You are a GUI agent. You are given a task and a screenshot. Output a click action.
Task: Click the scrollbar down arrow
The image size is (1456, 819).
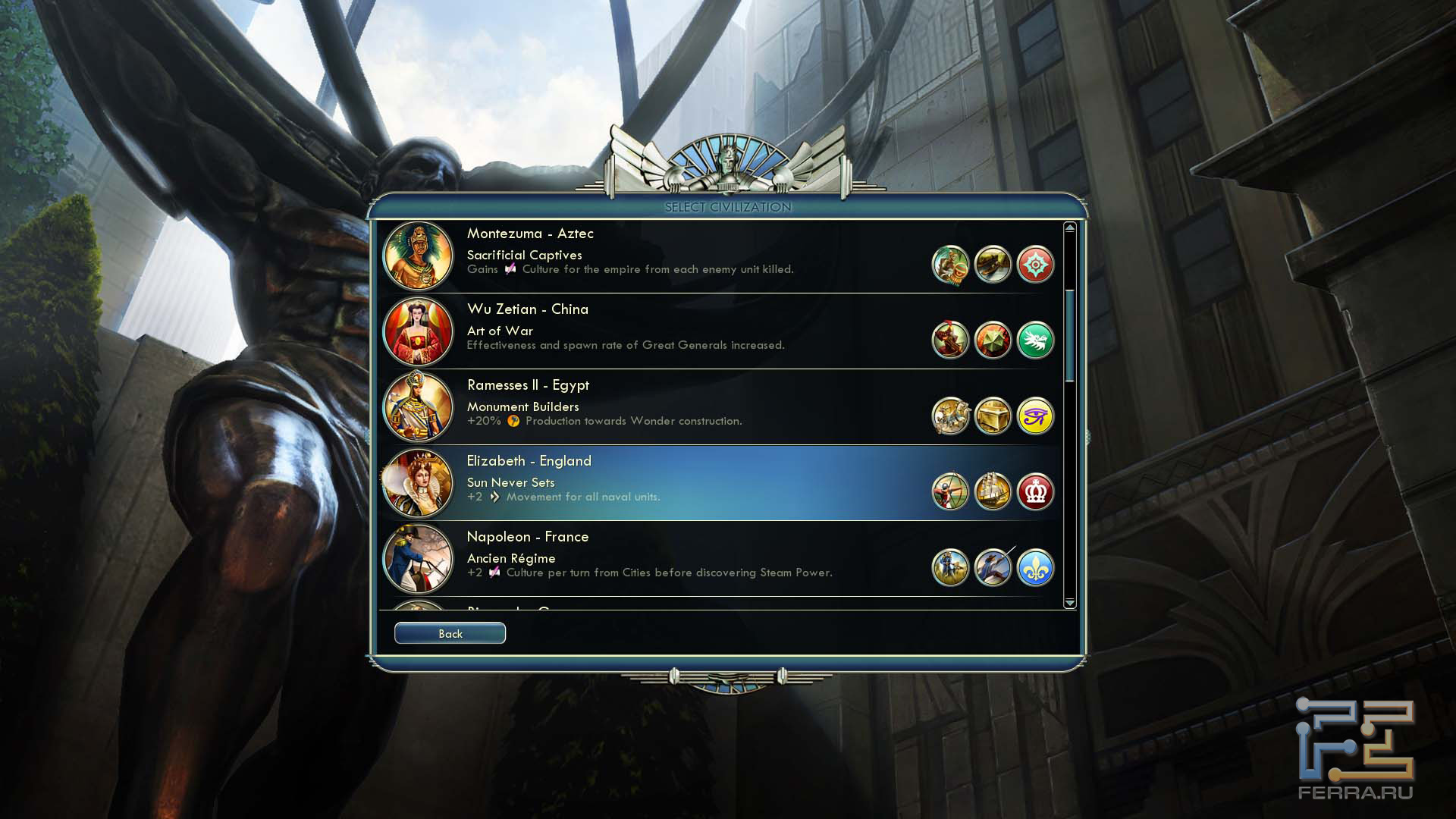(1070, 603)
